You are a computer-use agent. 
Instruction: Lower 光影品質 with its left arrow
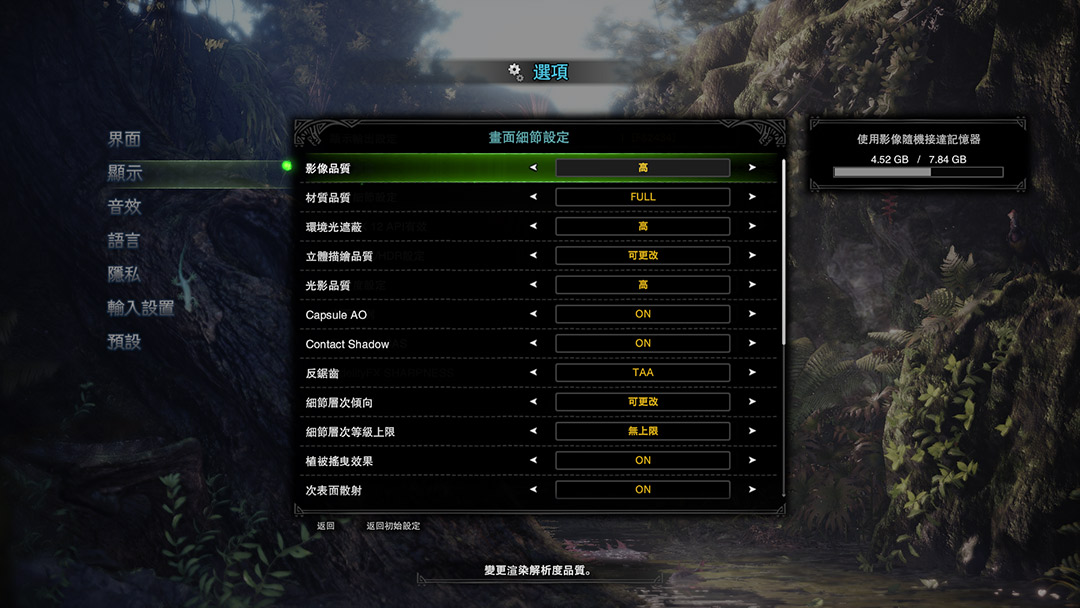click(533, 285)
